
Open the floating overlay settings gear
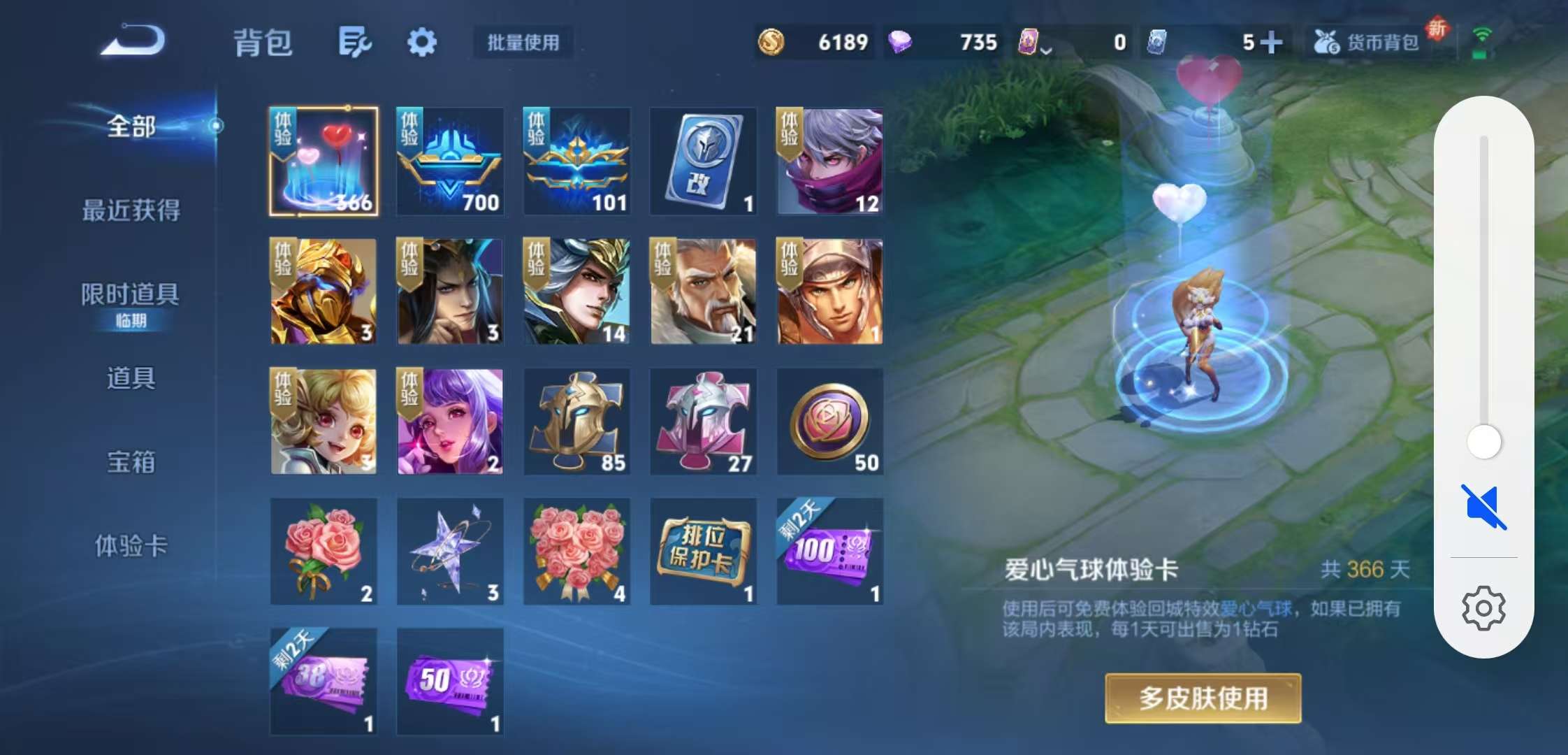pyautogui.click(x=1485, y=607)
